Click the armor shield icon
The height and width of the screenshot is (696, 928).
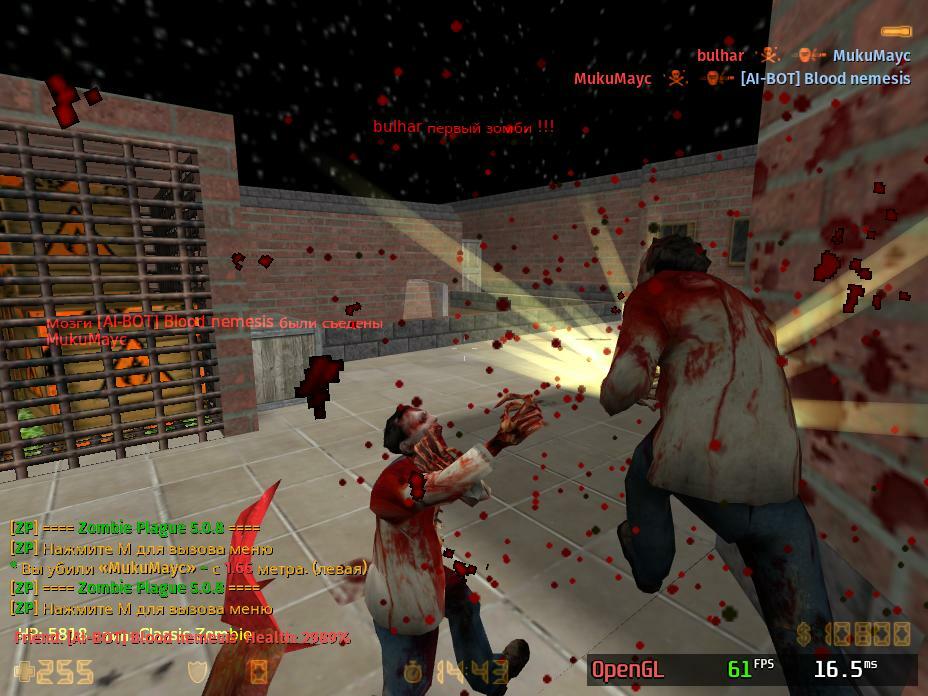[x=198, y=671]
